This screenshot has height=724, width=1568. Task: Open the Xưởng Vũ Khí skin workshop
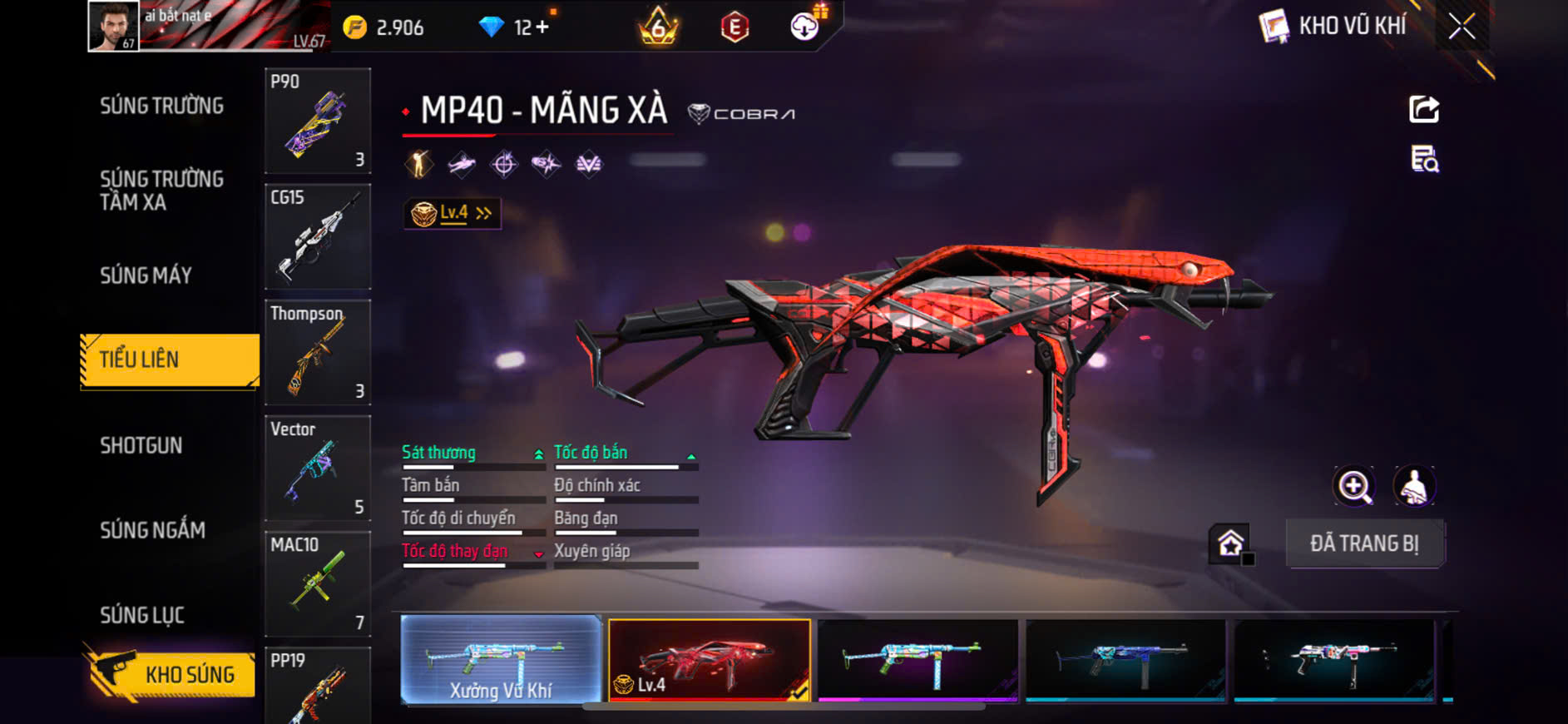(501, 660)
